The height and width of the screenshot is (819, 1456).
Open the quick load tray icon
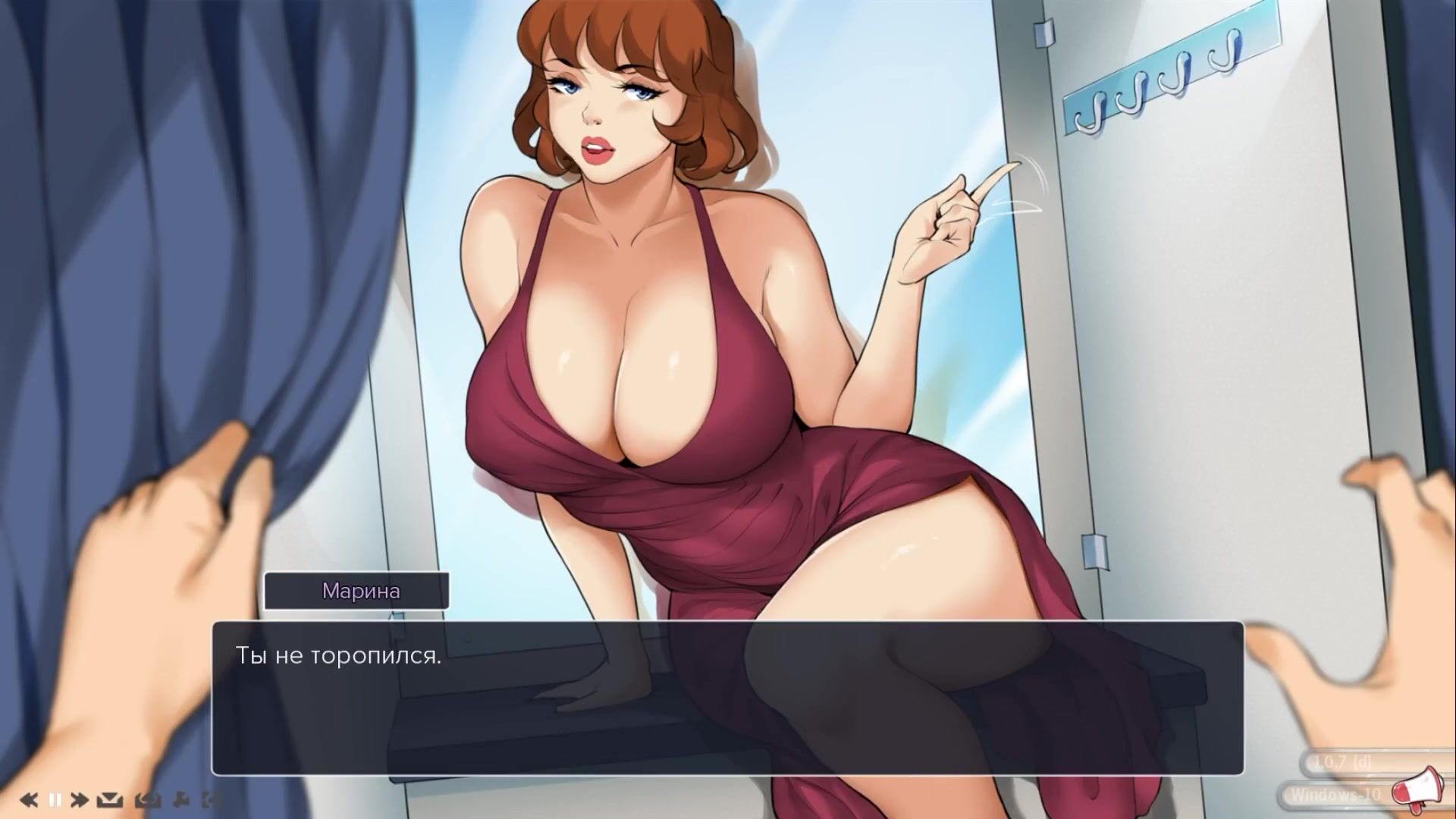146,799
